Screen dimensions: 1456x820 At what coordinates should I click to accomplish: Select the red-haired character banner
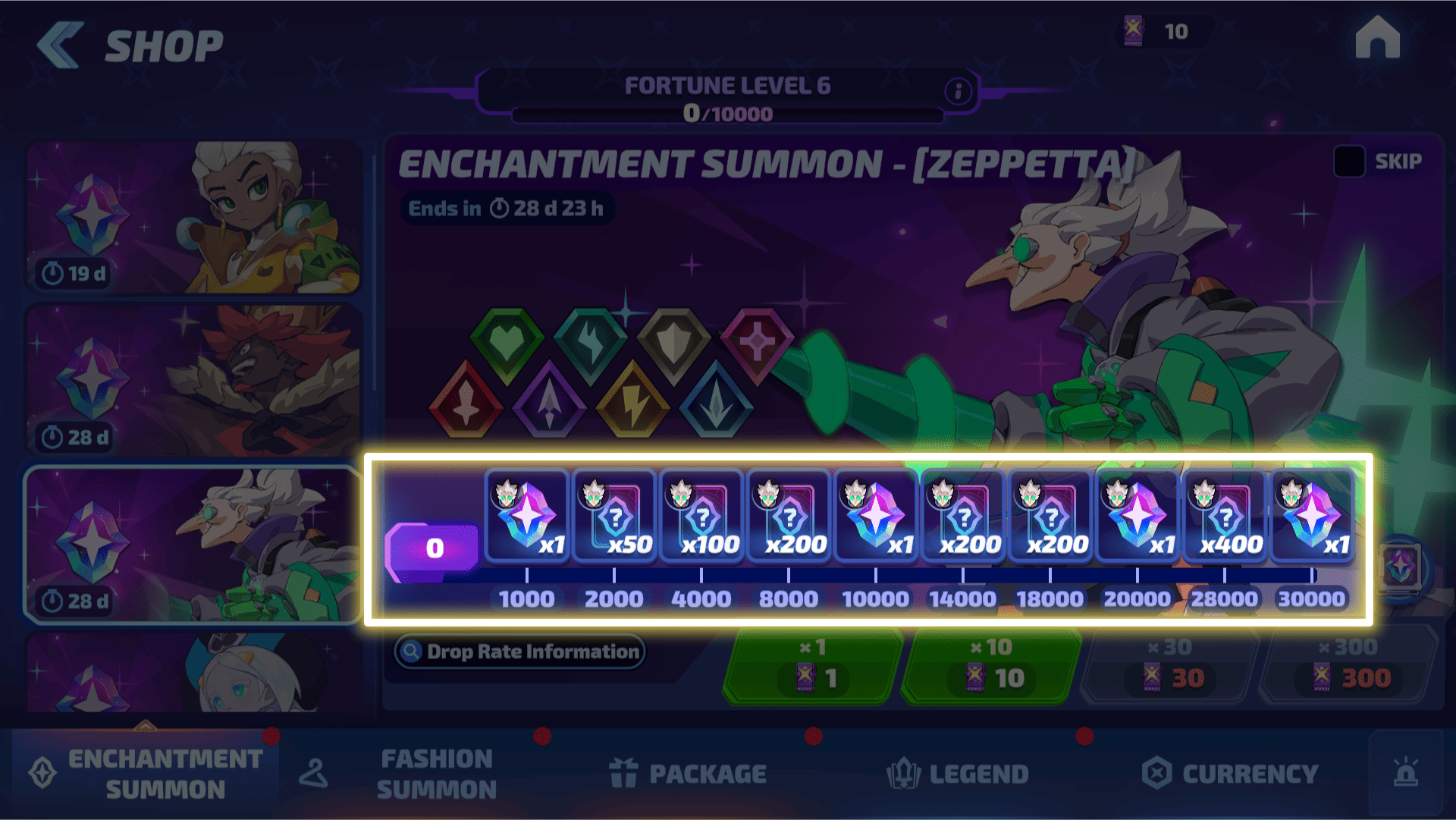193,381
